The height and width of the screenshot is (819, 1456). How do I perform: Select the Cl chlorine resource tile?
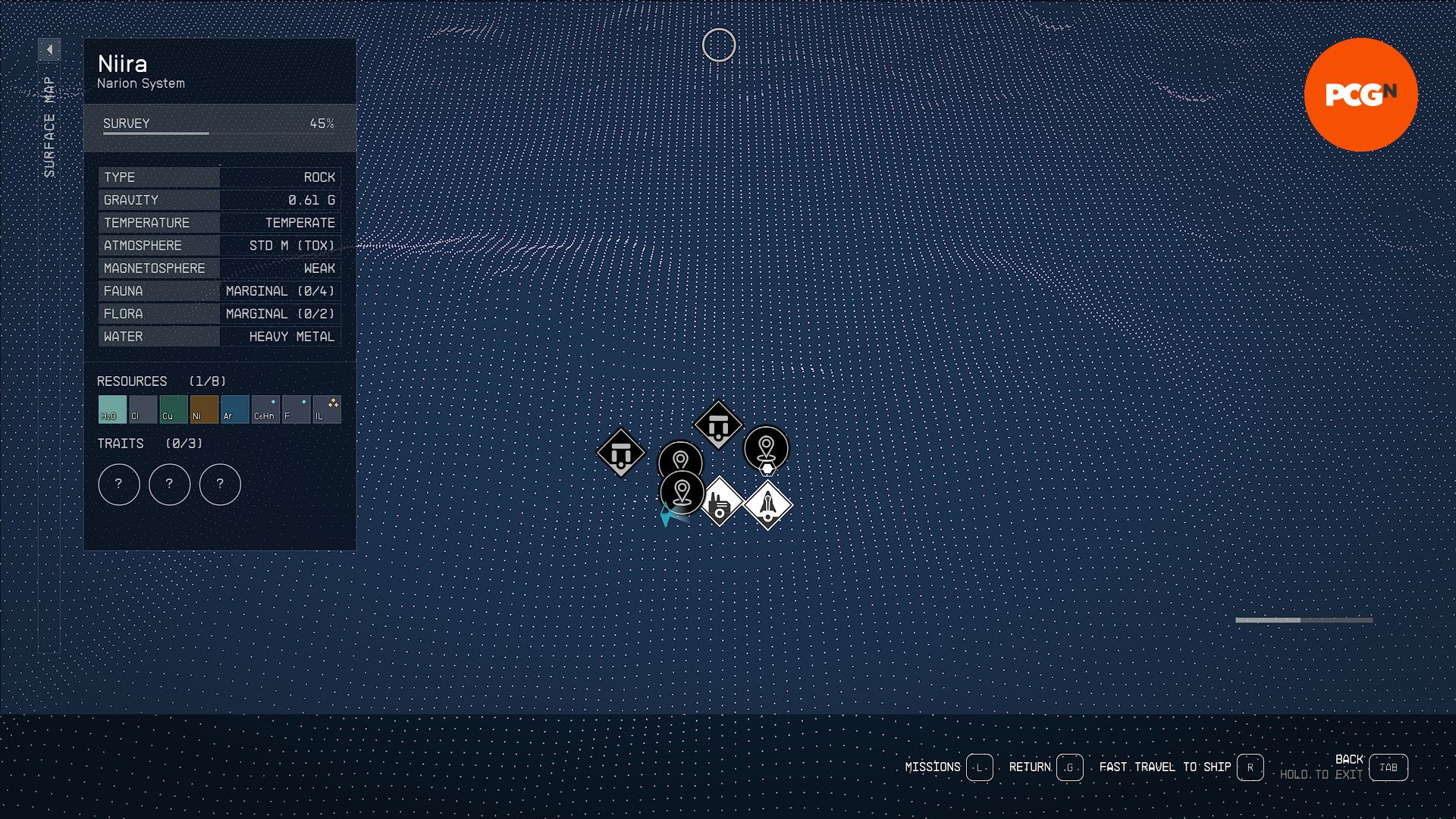143,409
